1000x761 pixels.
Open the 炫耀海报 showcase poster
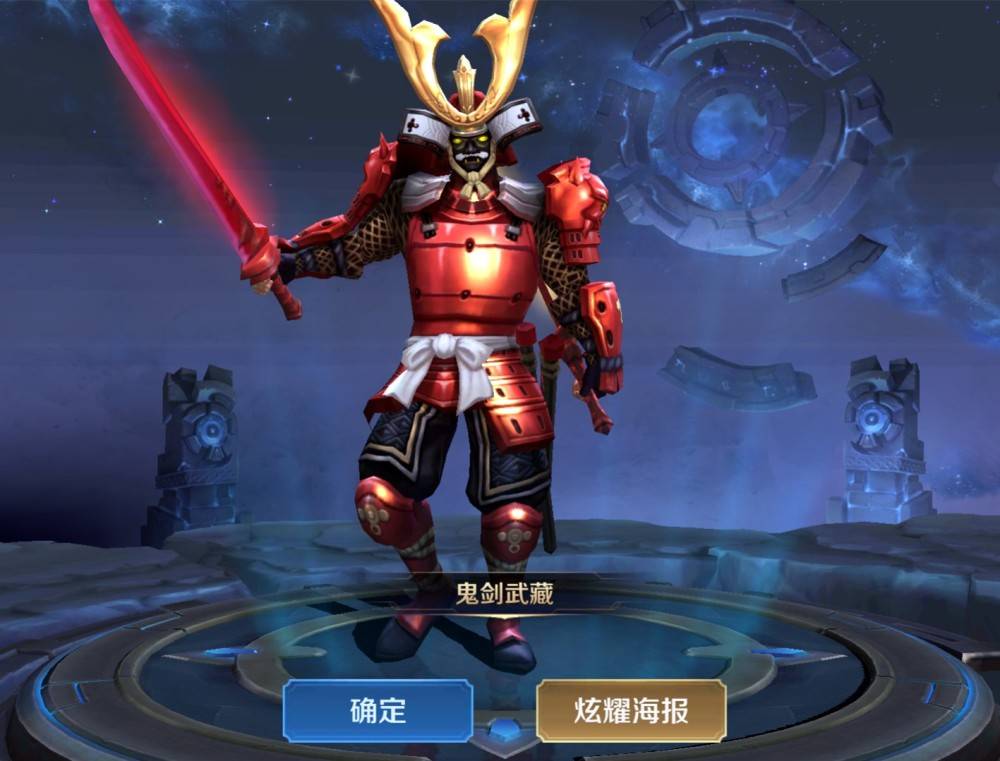click(630, 711)
